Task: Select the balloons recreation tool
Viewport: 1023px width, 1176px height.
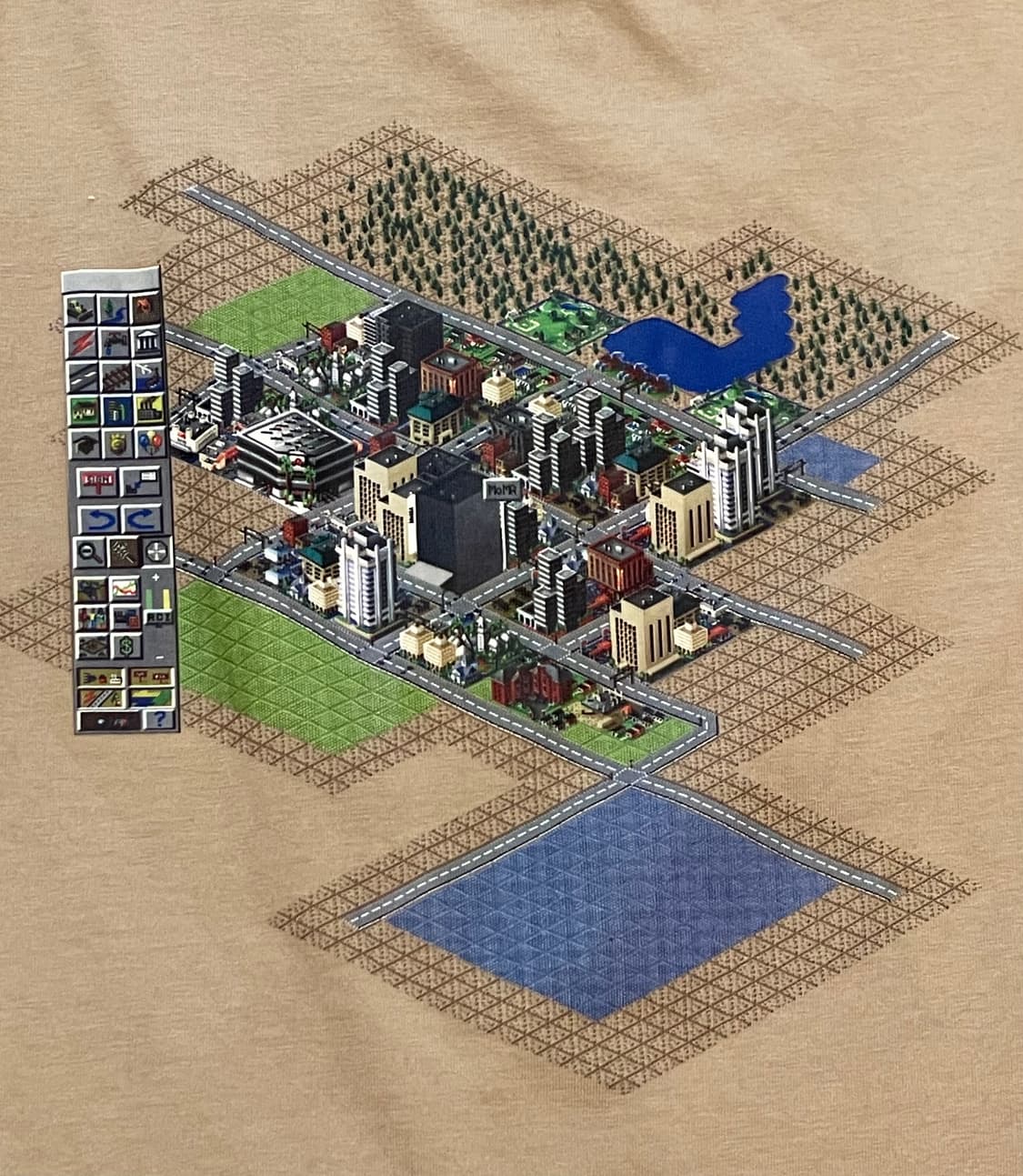Action: [x=148, y=443]
